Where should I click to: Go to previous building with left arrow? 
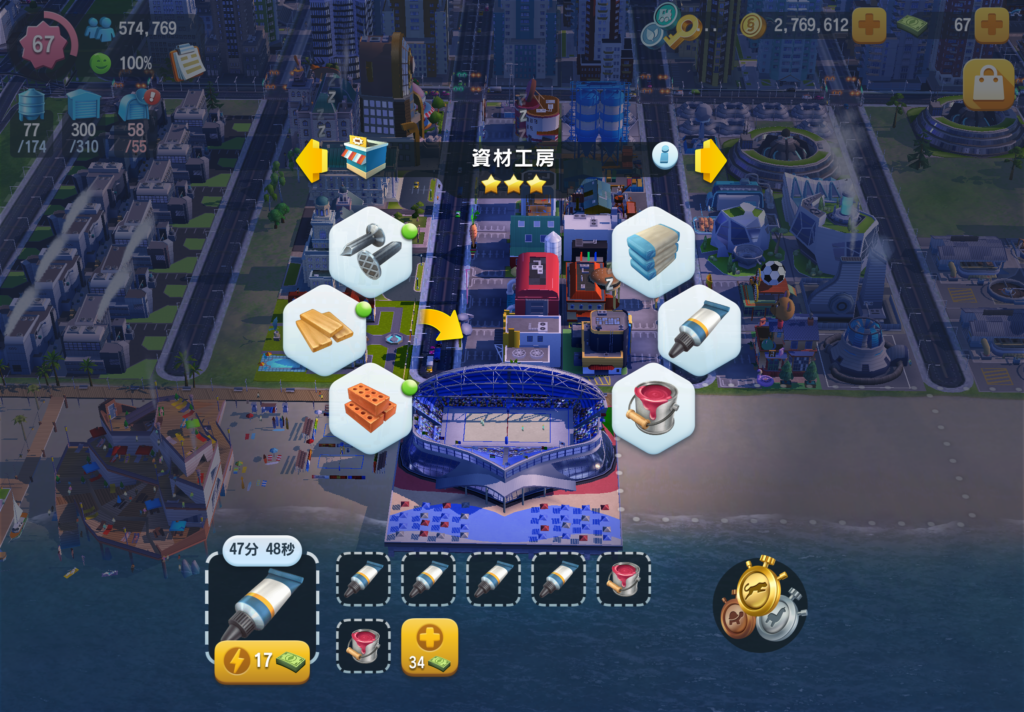[x=312, y=160]
